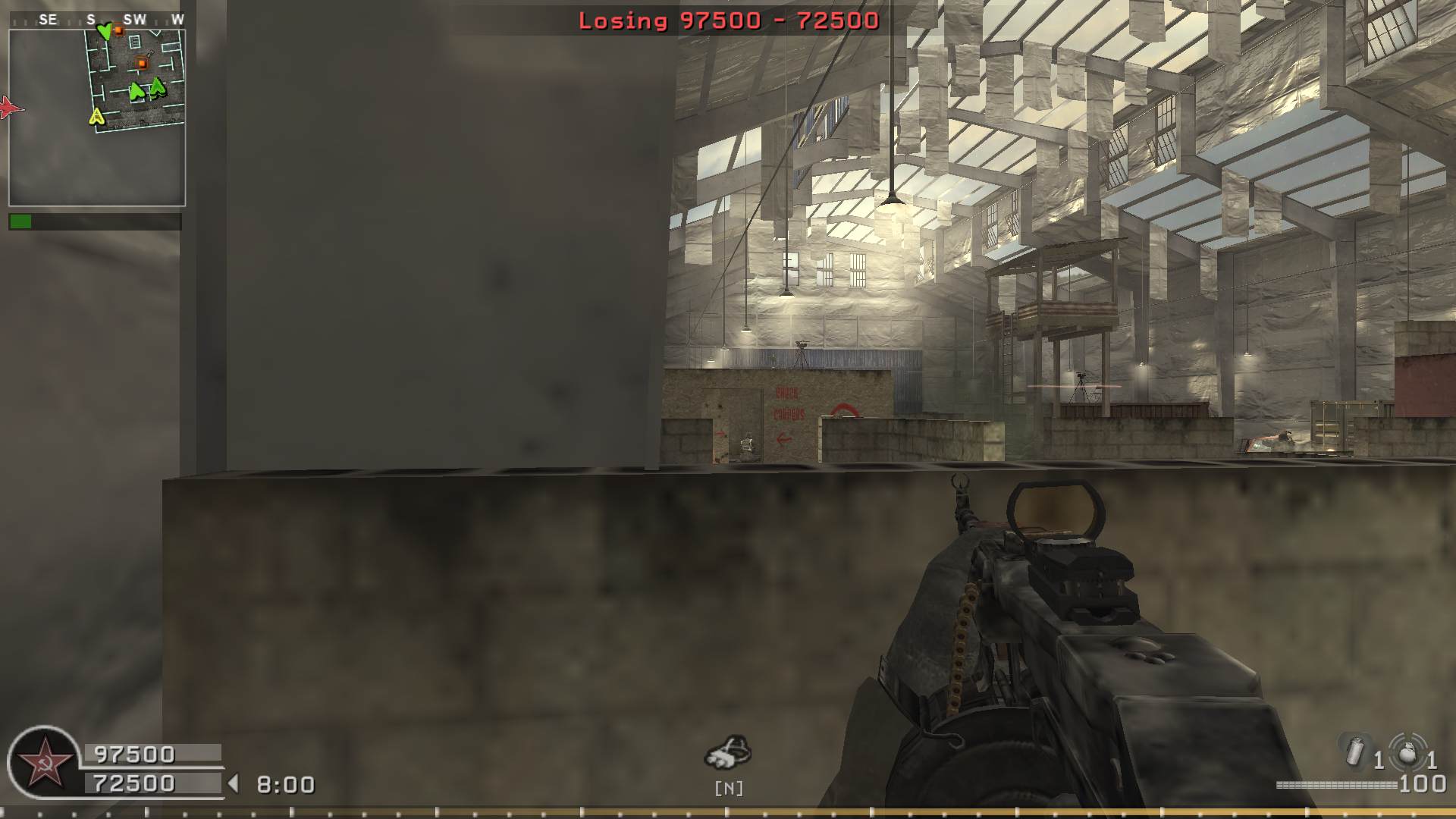Select the frag grenade icon
Image resolution: width=1456 pixels, height=819 pixels.
pyautogui.click(x=1407, y=752)
